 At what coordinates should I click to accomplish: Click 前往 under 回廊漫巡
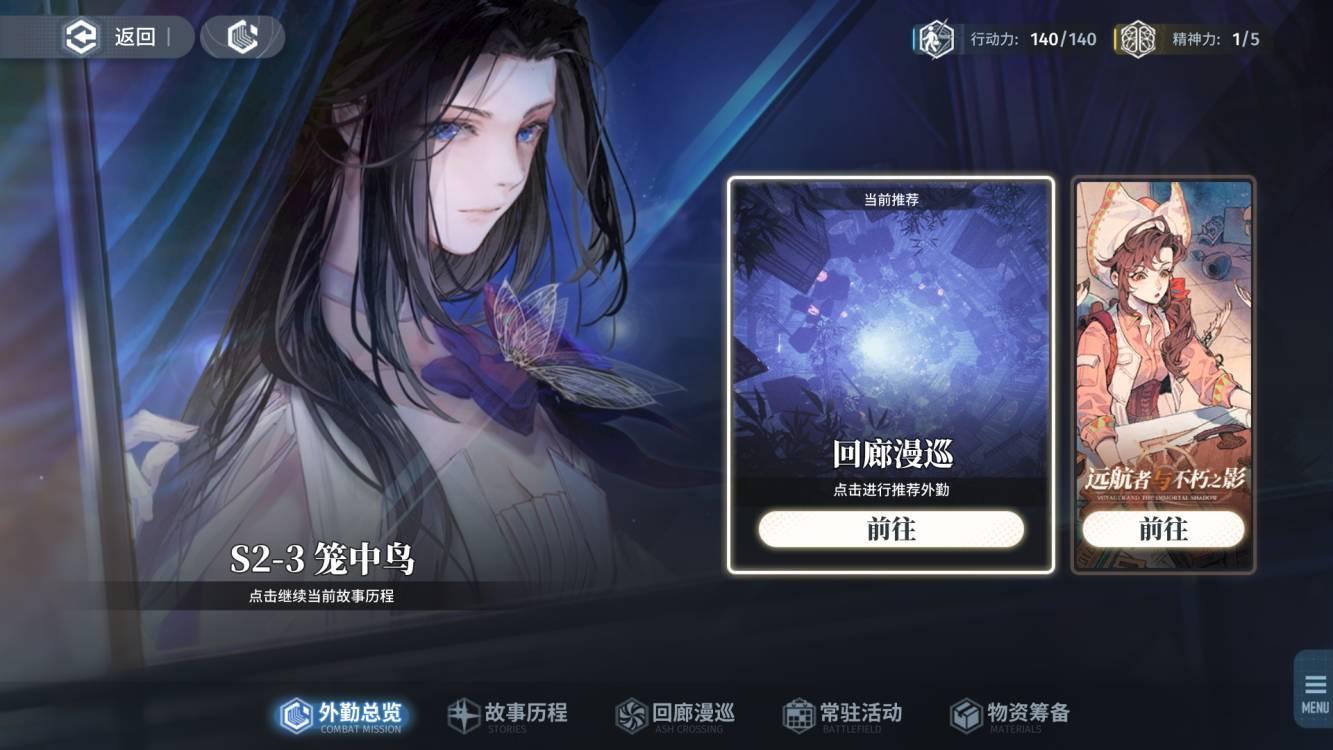pos(891,529)
